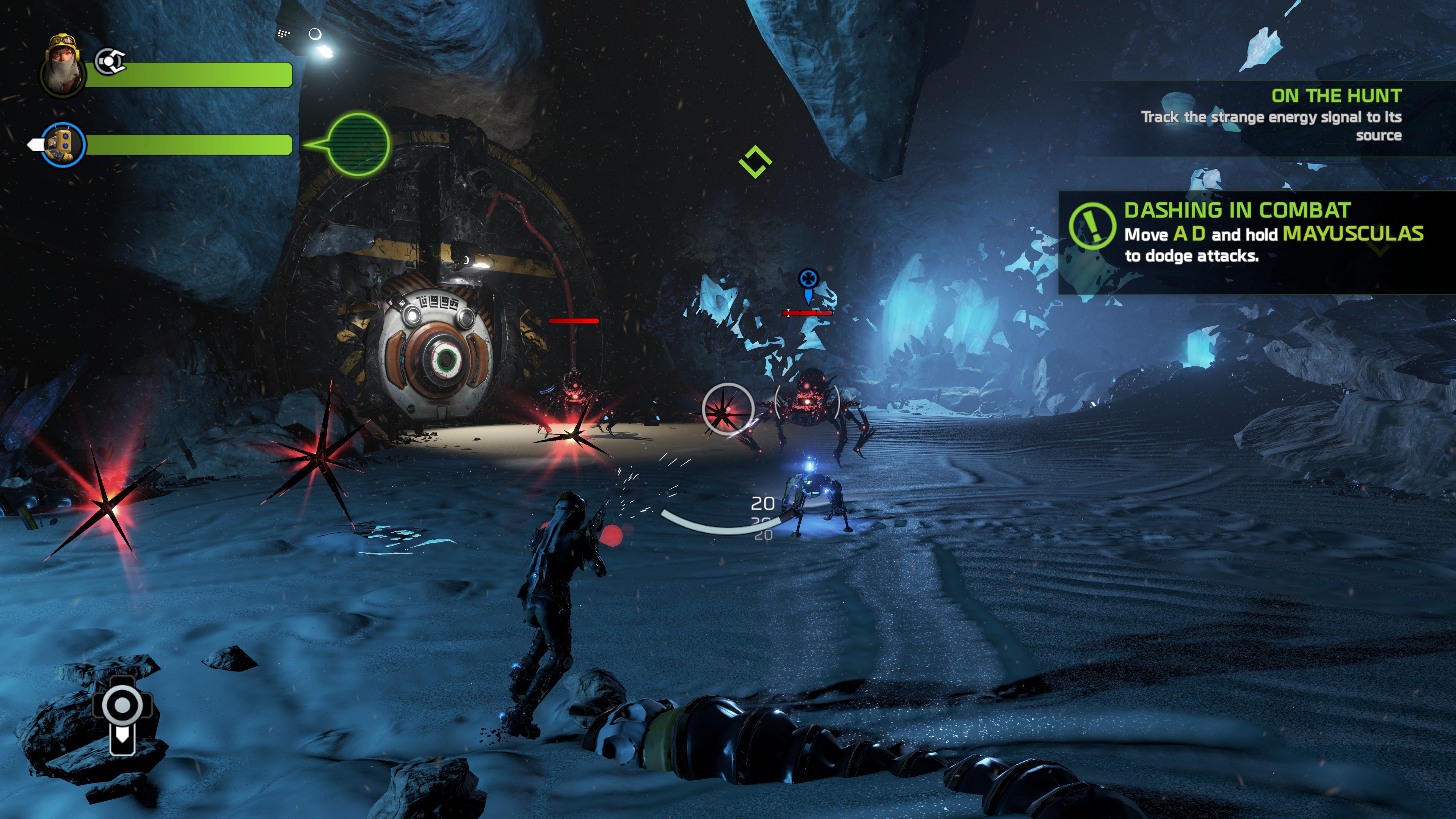Viewport: 1456px width, 819px height.
Task: Click the corebot companion portrait
Action: point(63,144)
